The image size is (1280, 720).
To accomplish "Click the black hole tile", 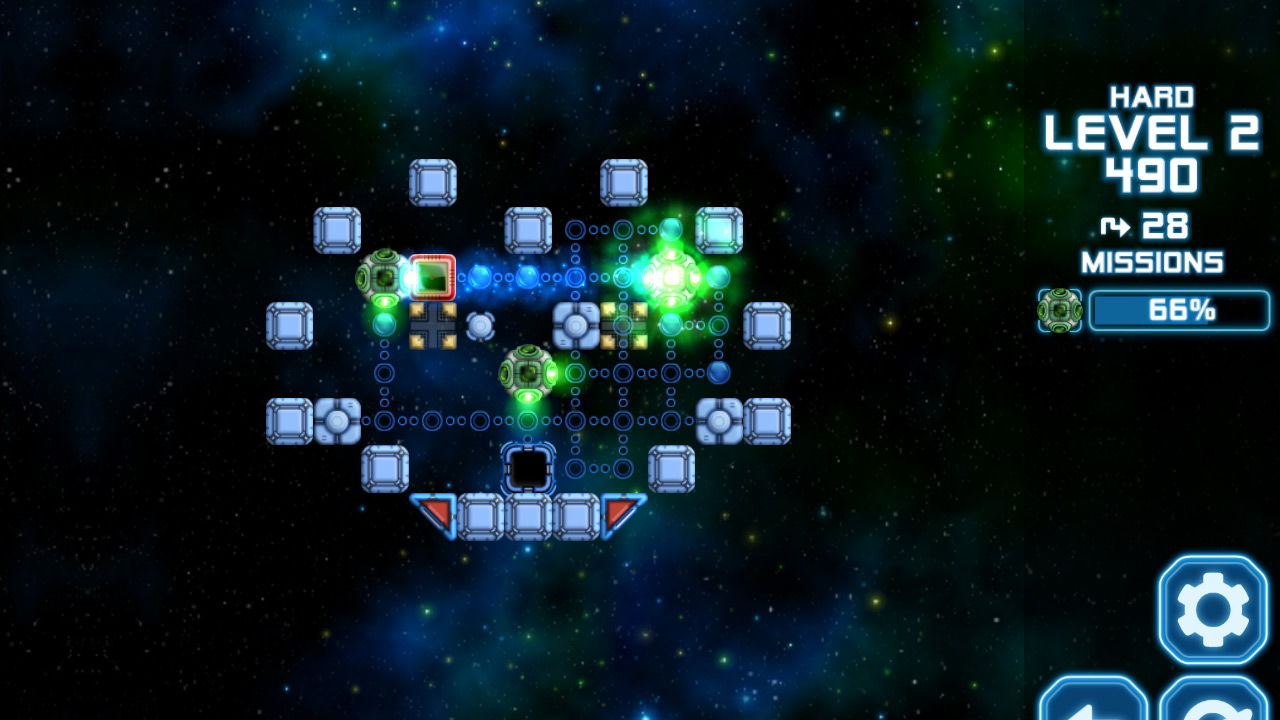I will point(527,467).
